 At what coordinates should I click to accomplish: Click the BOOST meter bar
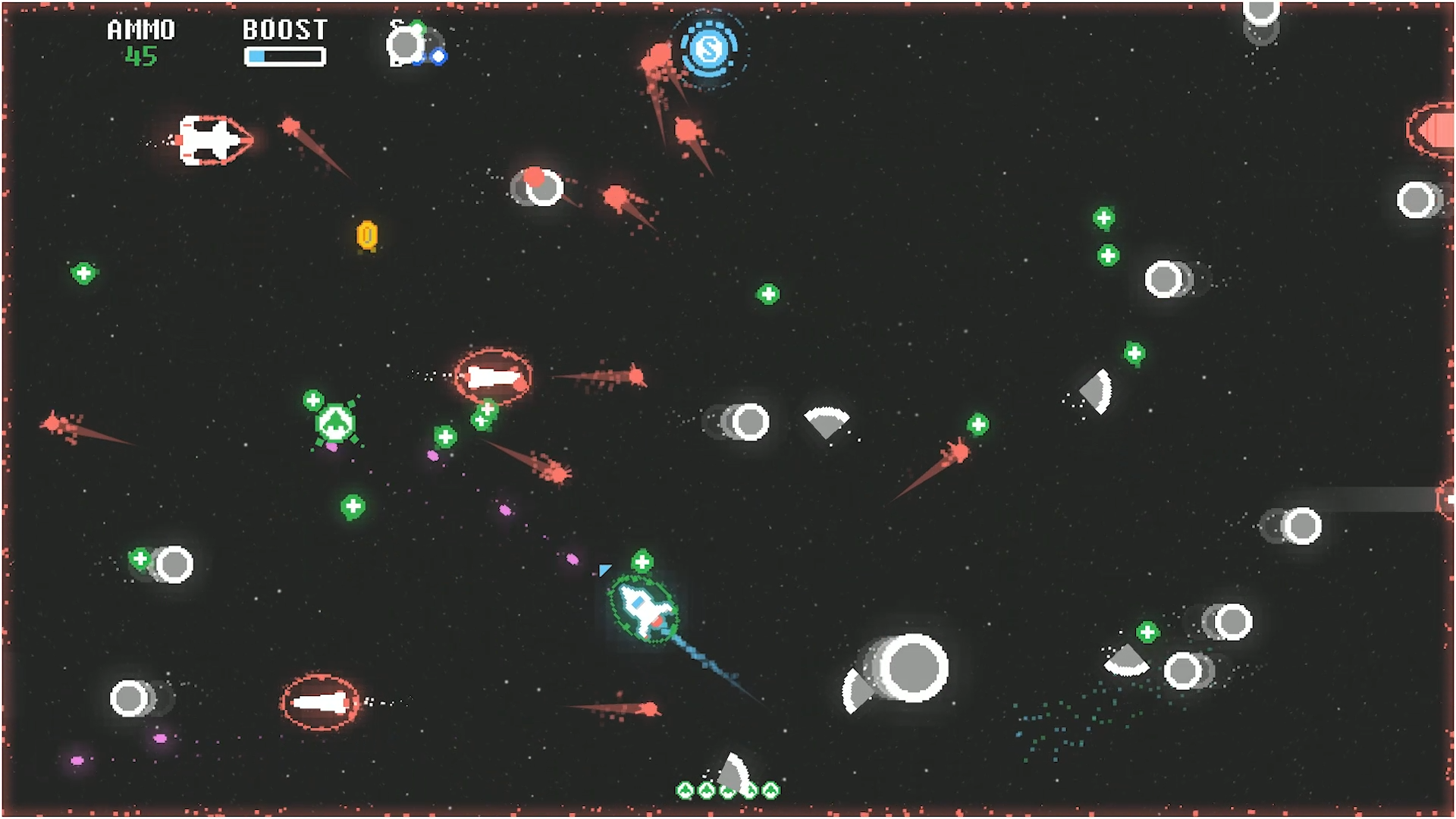click(x=284, y=55)
